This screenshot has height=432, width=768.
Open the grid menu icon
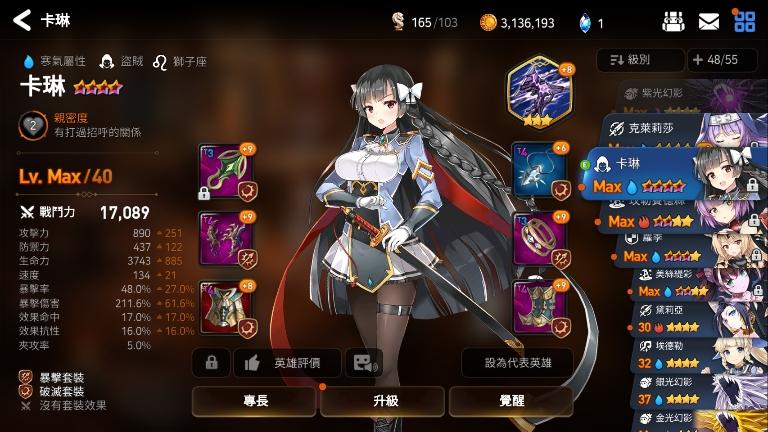pyautogui.click(x=744, y=21)
